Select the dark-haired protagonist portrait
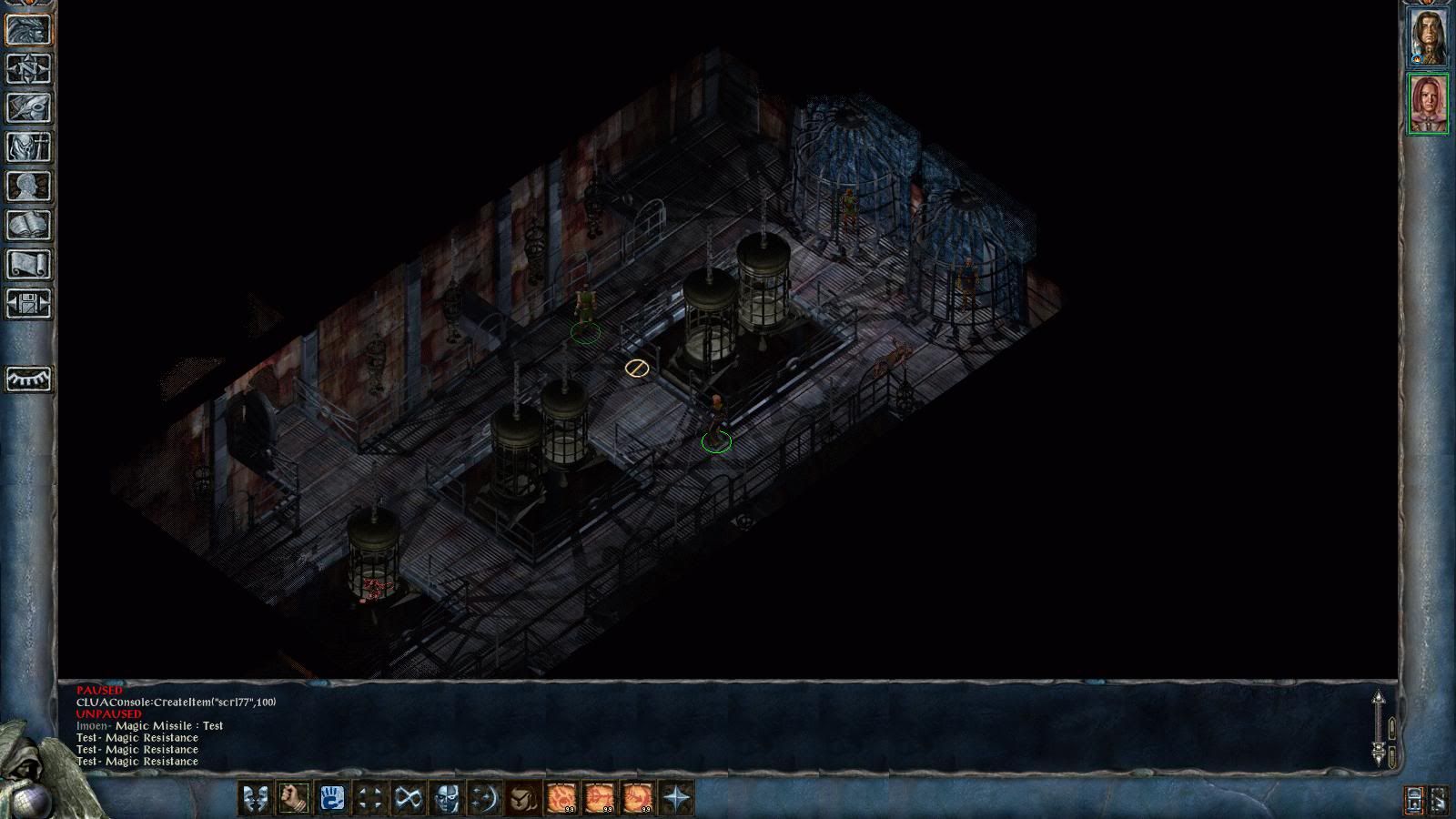Screen dimensions: 1456x819 [x=1428, y=37]
